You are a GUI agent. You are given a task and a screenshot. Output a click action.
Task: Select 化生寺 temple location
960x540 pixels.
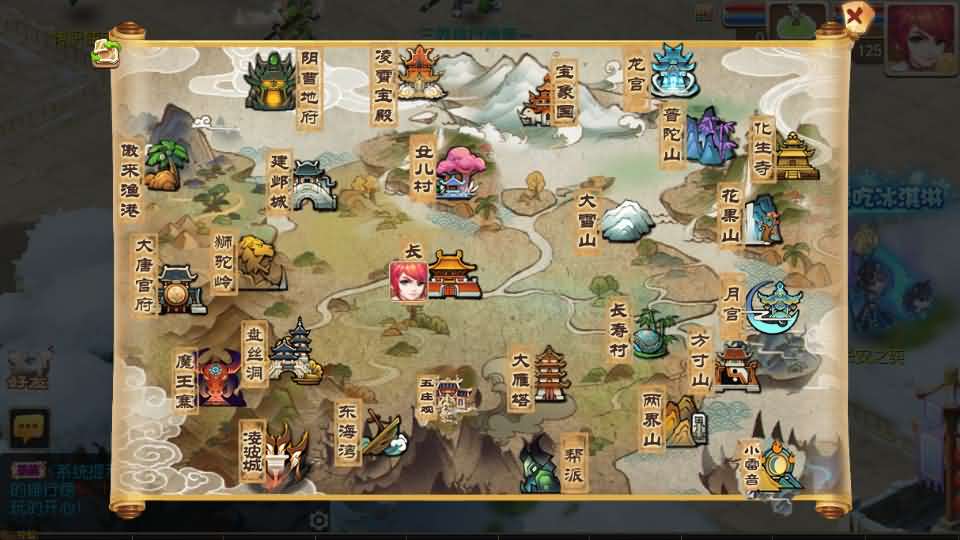(795, 157)
